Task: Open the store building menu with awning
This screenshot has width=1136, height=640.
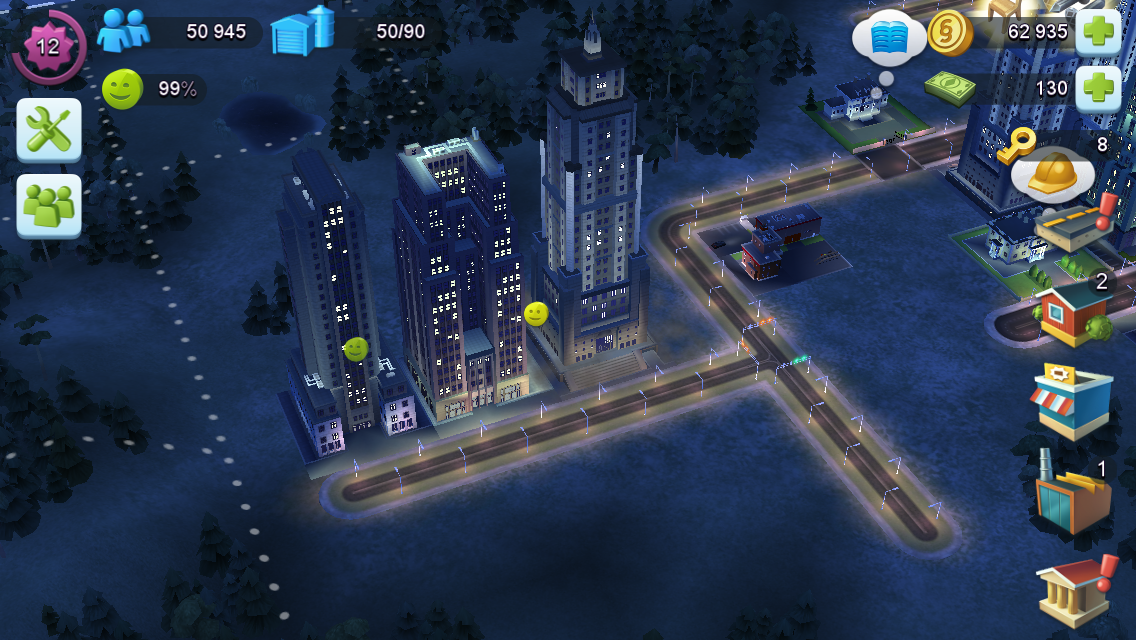Action: pos(1073,400)
